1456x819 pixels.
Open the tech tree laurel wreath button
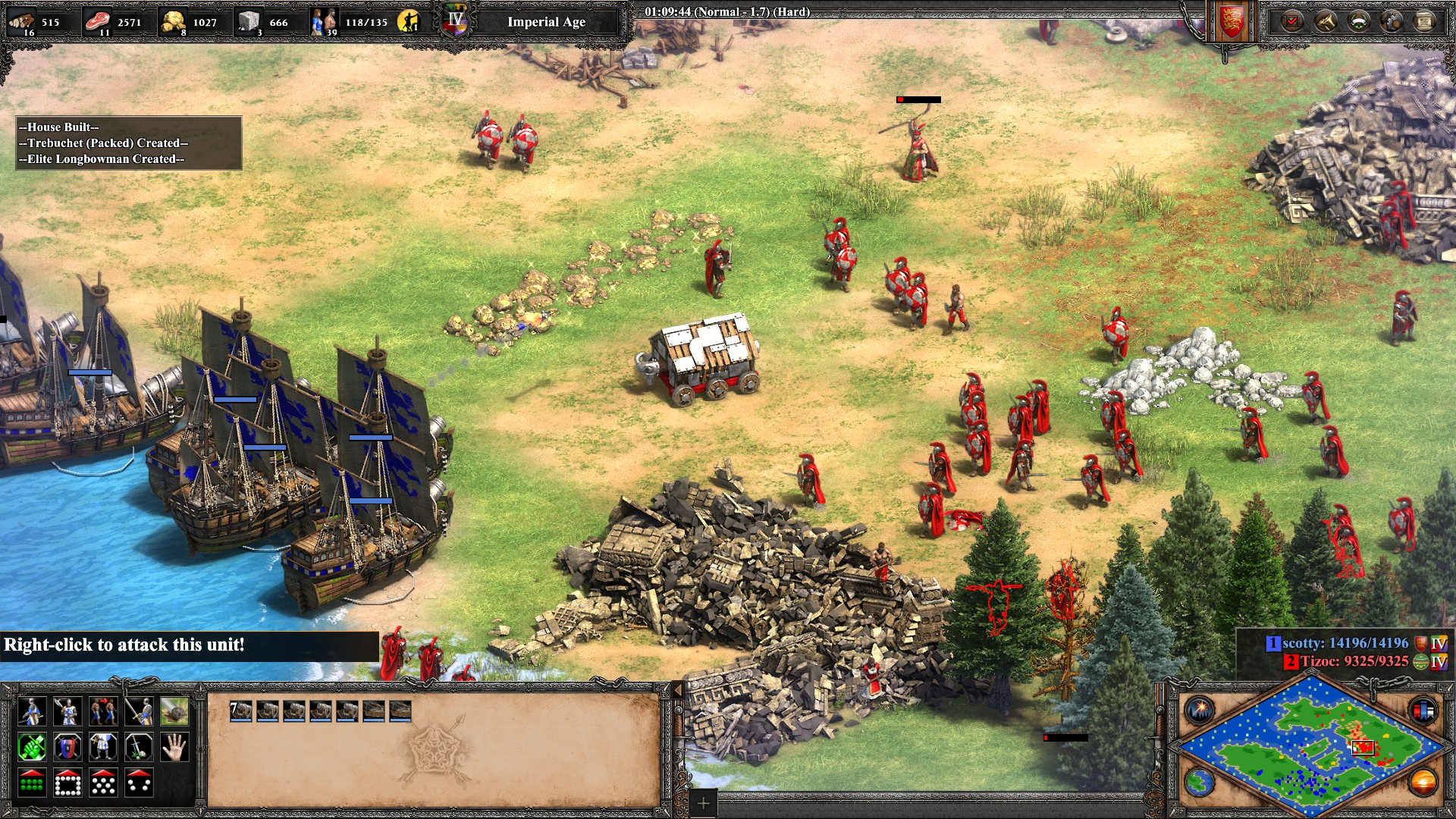(1358, 21)
